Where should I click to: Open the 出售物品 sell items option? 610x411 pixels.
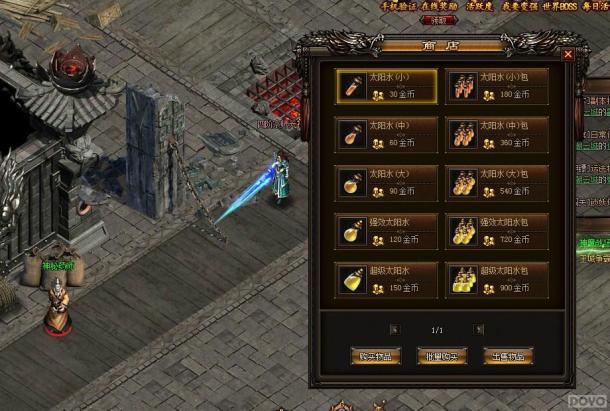tap(507, 356)
